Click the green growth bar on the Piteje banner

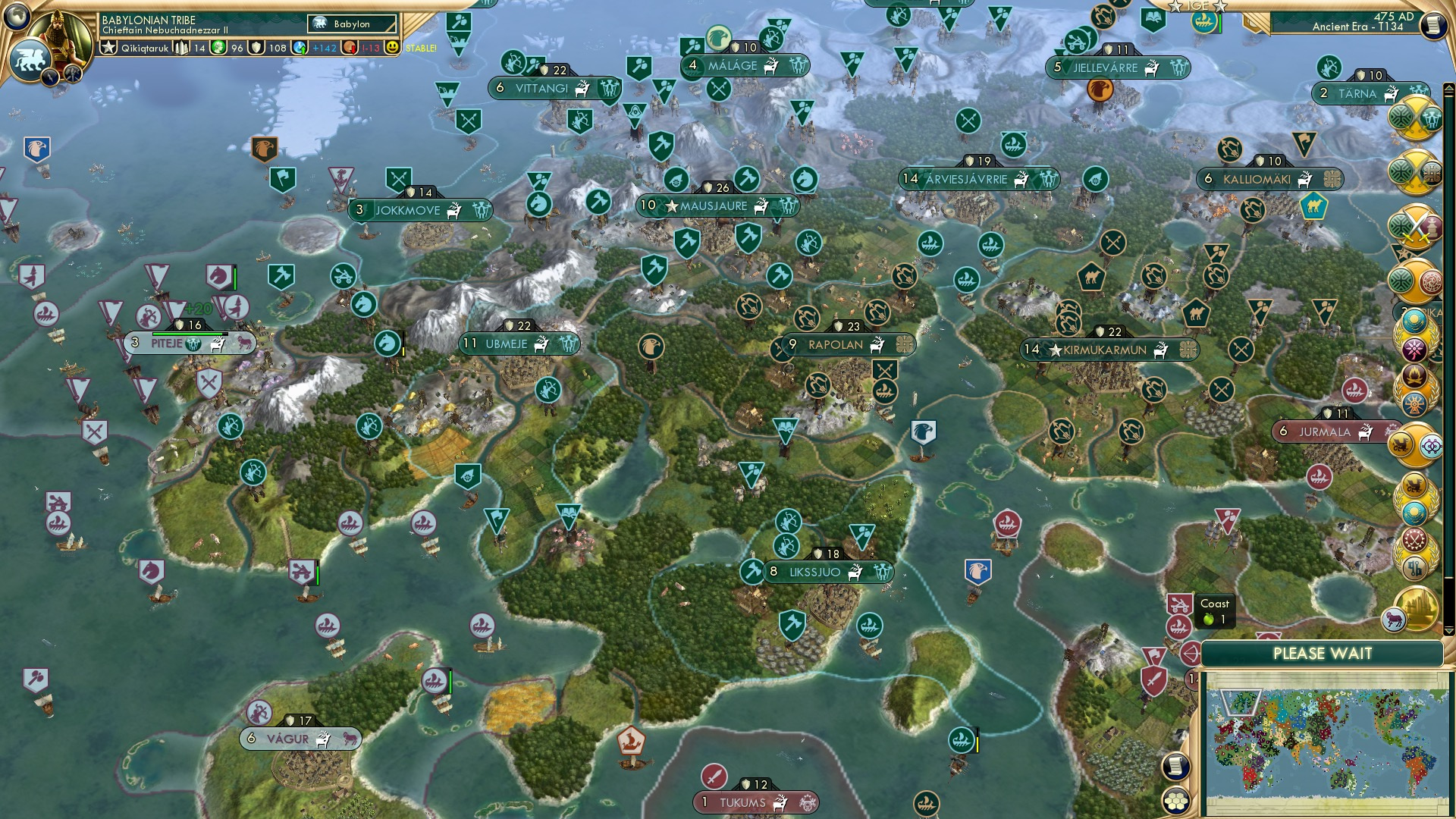tap(188, 334)
